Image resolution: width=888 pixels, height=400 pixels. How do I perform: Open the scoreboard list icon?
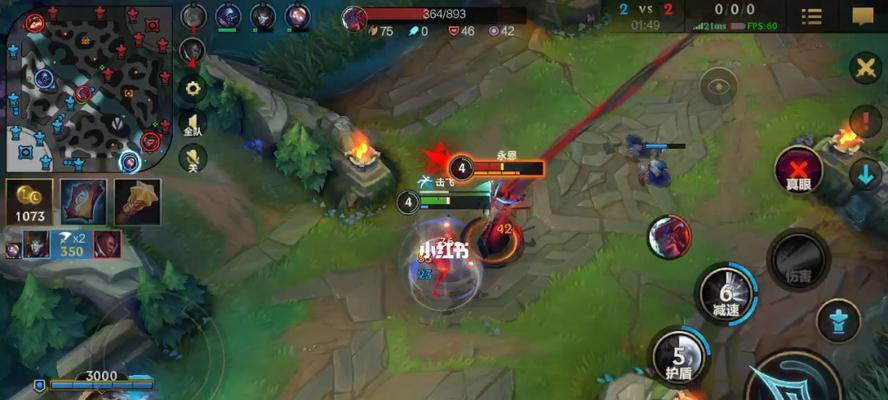coord(812,16)
